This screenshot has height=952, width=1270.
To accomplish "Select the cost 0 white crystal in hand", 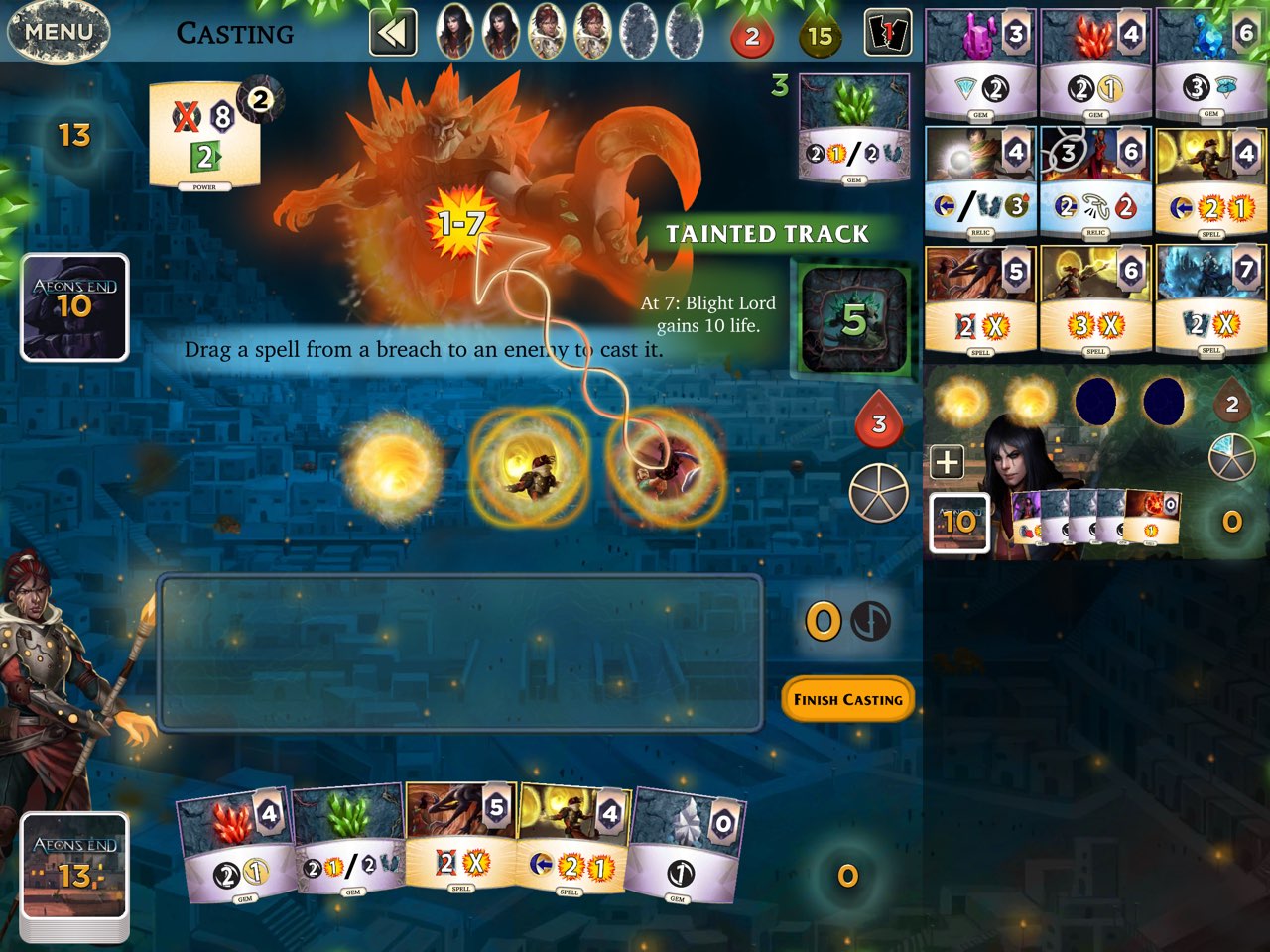I will click(x=686, y=846).
